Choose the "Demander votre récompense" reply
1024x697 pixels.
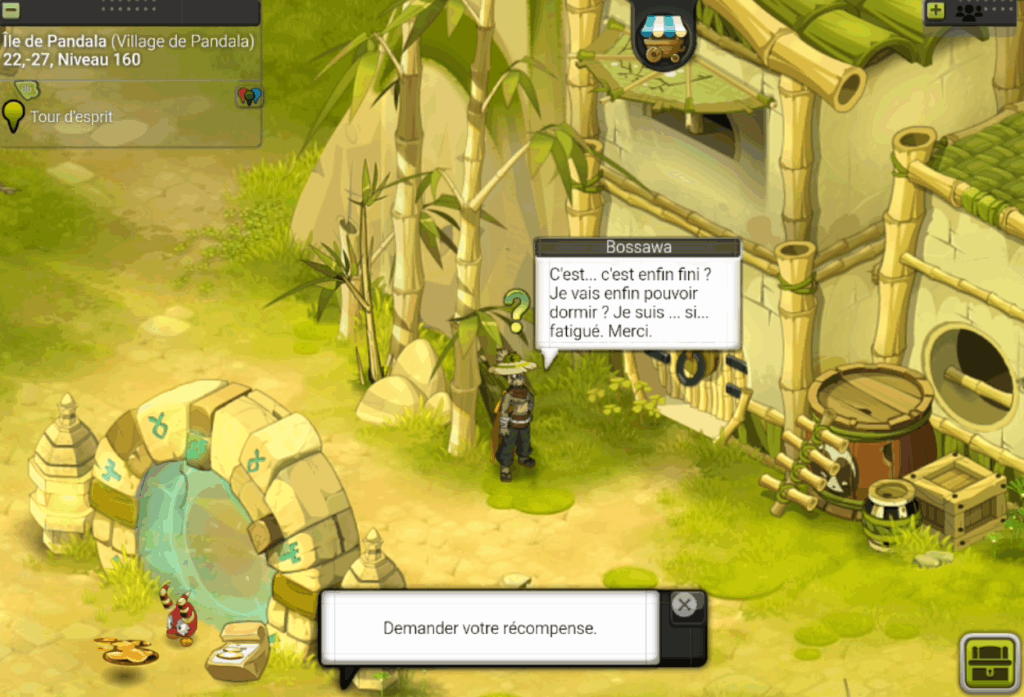(x=489, y=628)
